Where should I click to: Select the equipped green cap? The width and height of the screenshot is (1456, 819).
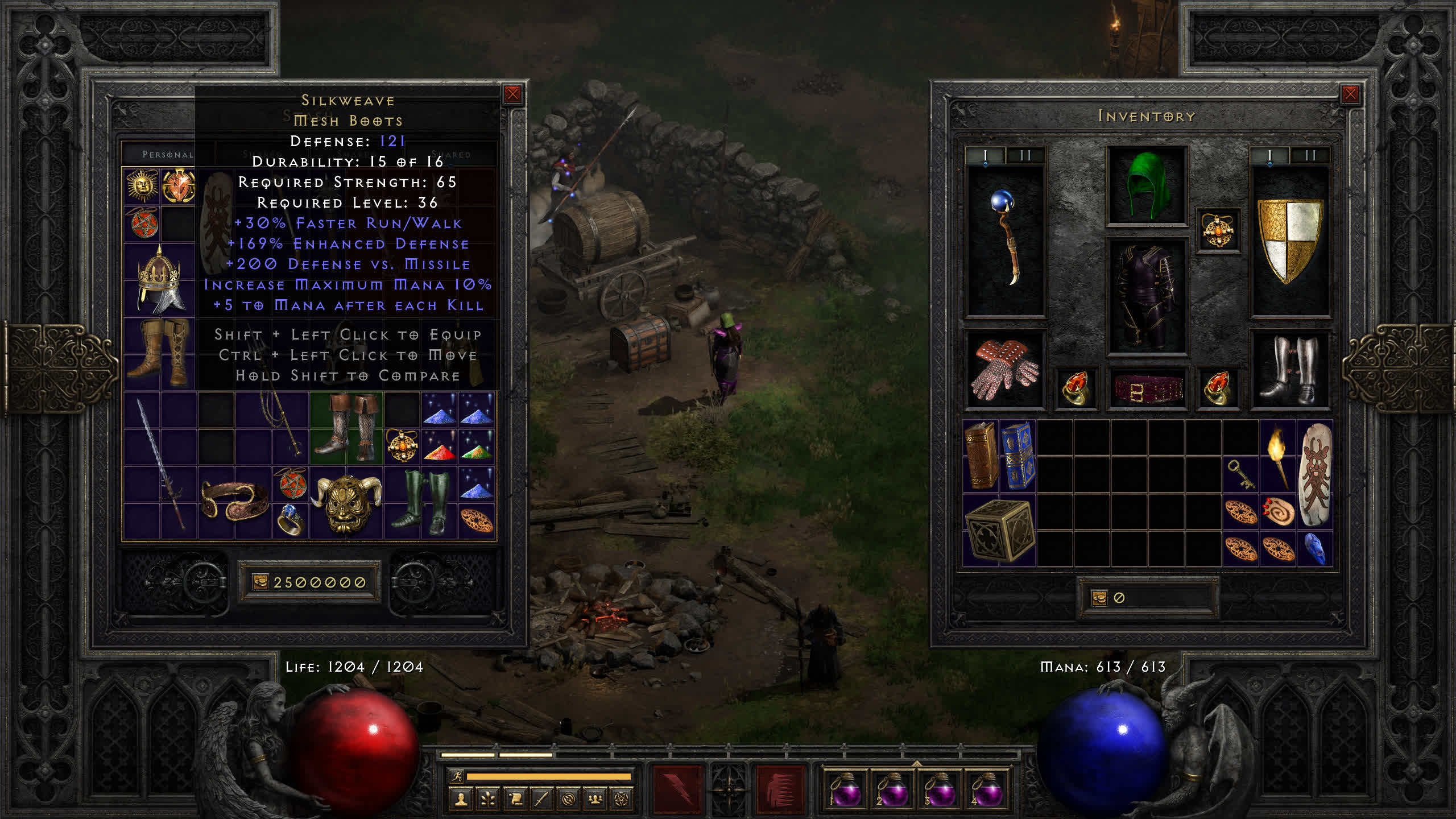(x=1146, y=185)
